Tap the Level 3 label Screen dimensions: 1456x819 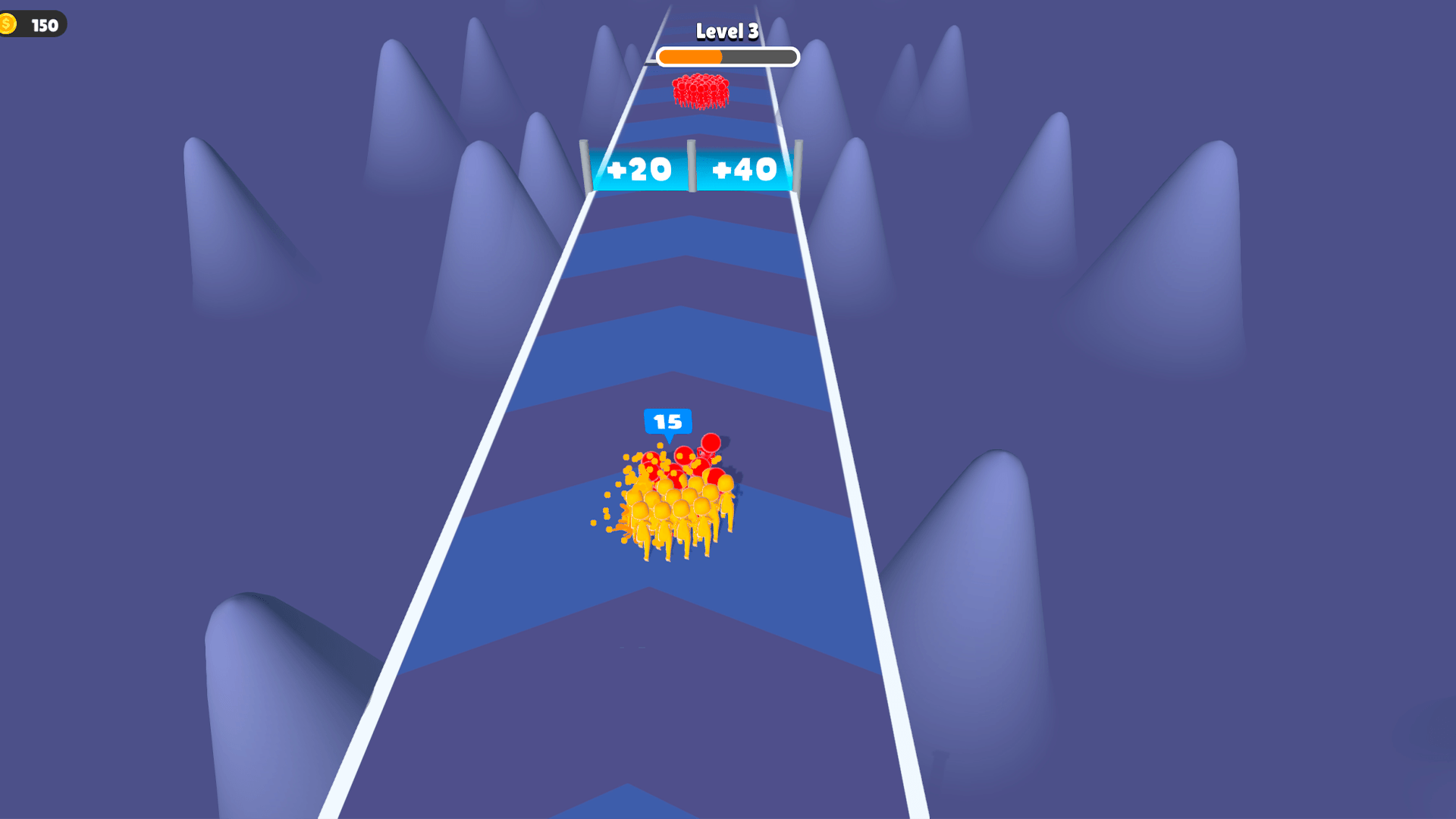726,32
